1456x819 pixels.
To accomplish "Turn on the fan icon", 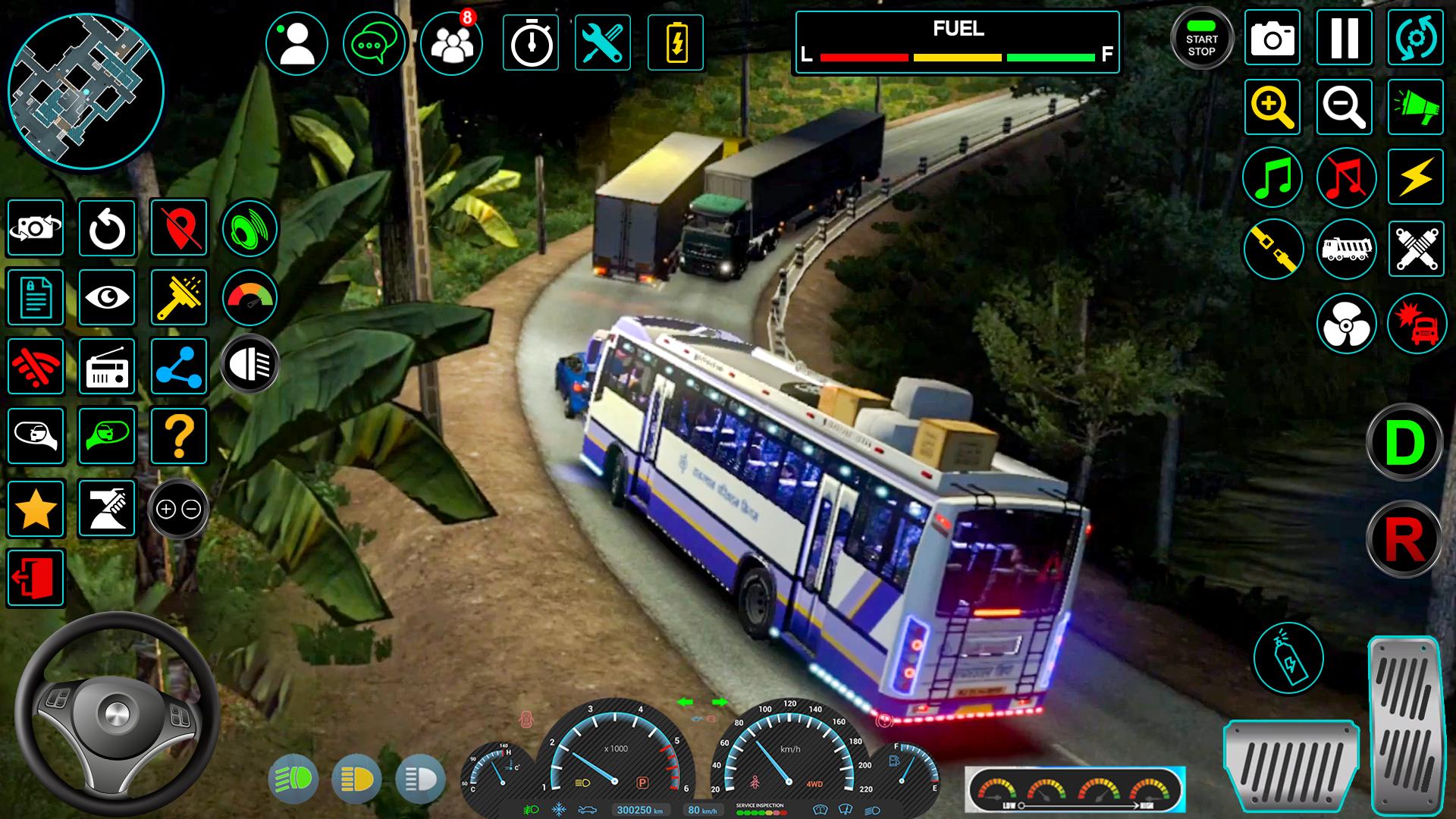I will pos(1346,324).
